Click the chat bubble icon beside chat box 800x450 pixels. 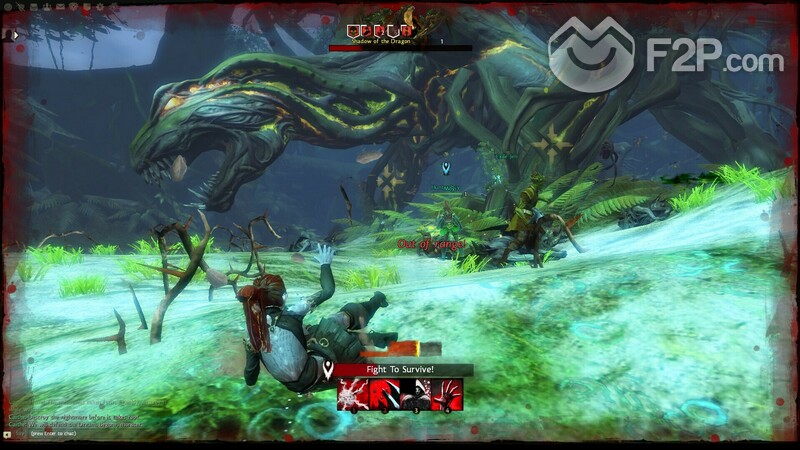click(8, 435)
